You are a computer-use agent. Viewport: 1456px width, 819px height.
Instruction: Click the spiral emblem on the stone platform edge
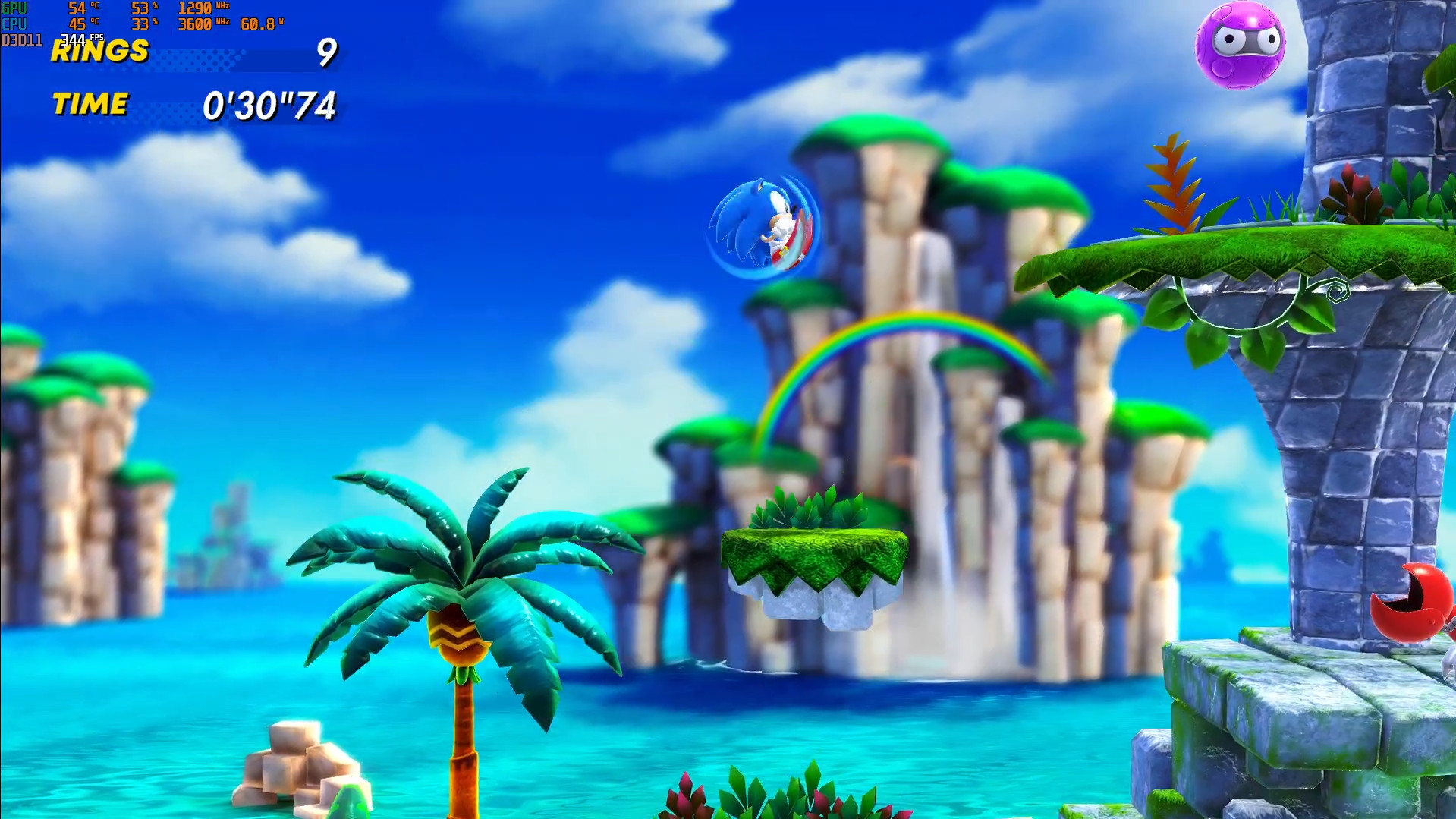[1337, 289]
